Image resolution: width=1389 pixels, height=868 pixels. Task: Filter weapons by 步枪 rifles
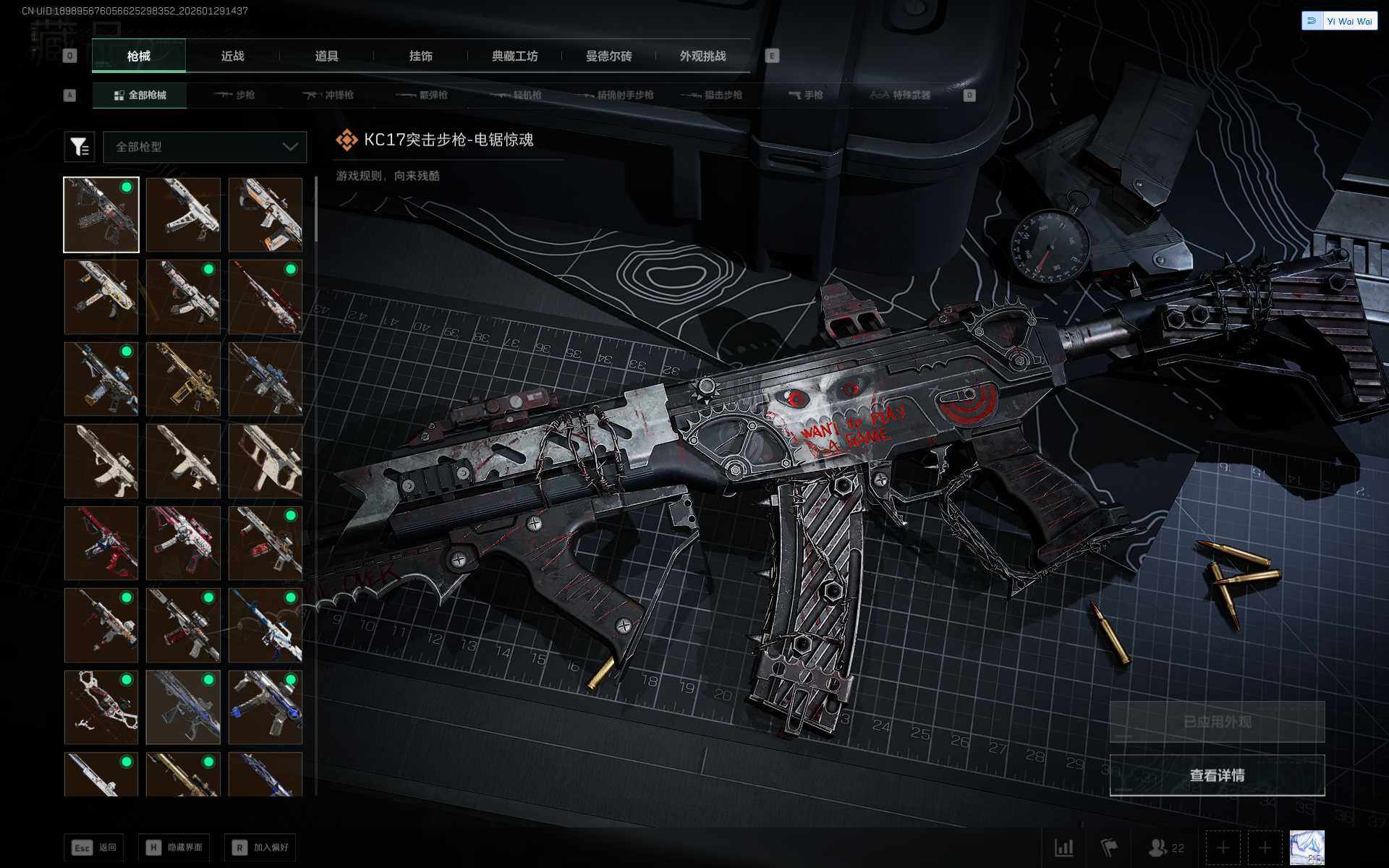tap(234, 95)
